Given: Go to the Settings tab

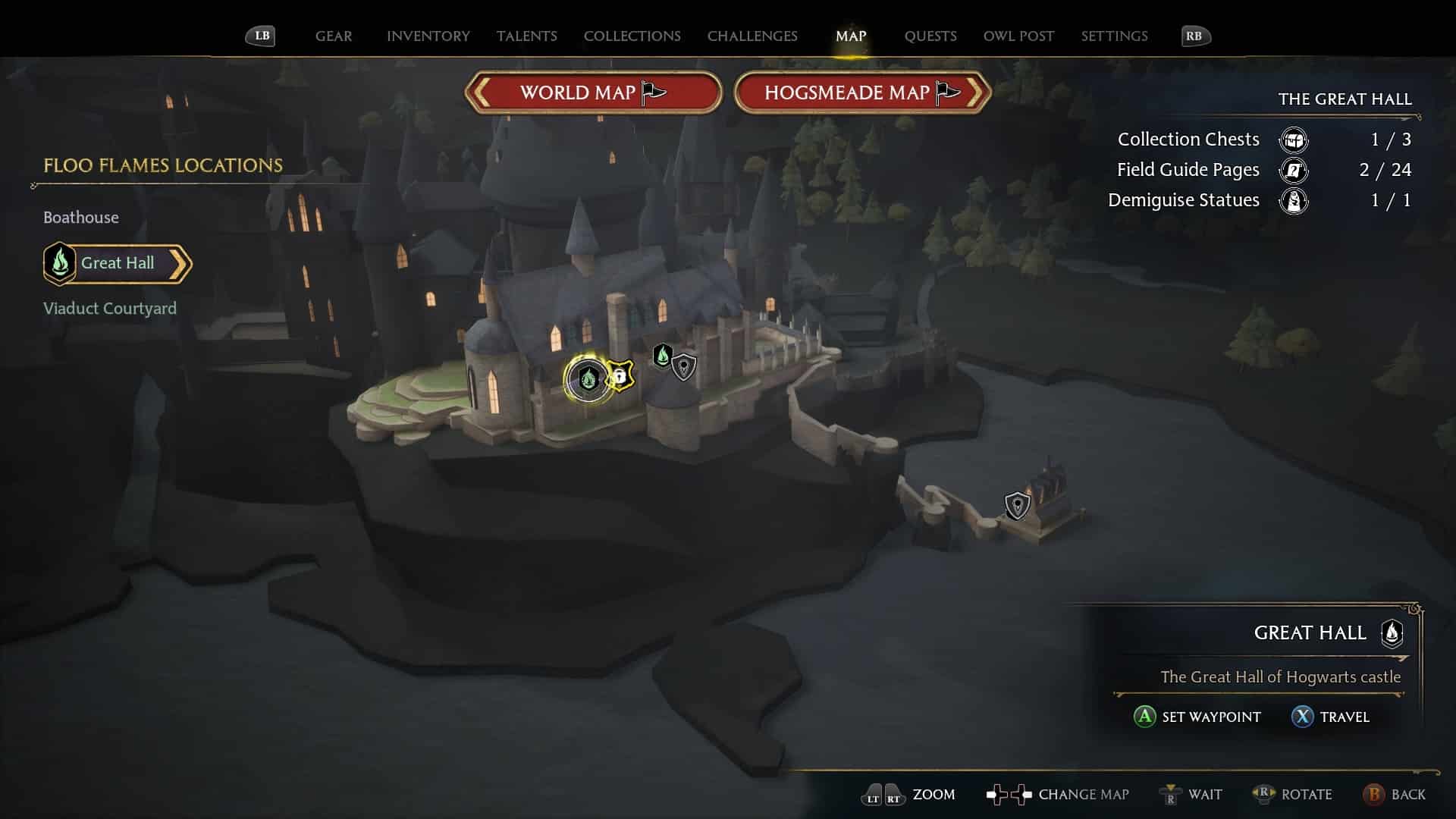Looking at the screenshot, I should point(1114,36).
